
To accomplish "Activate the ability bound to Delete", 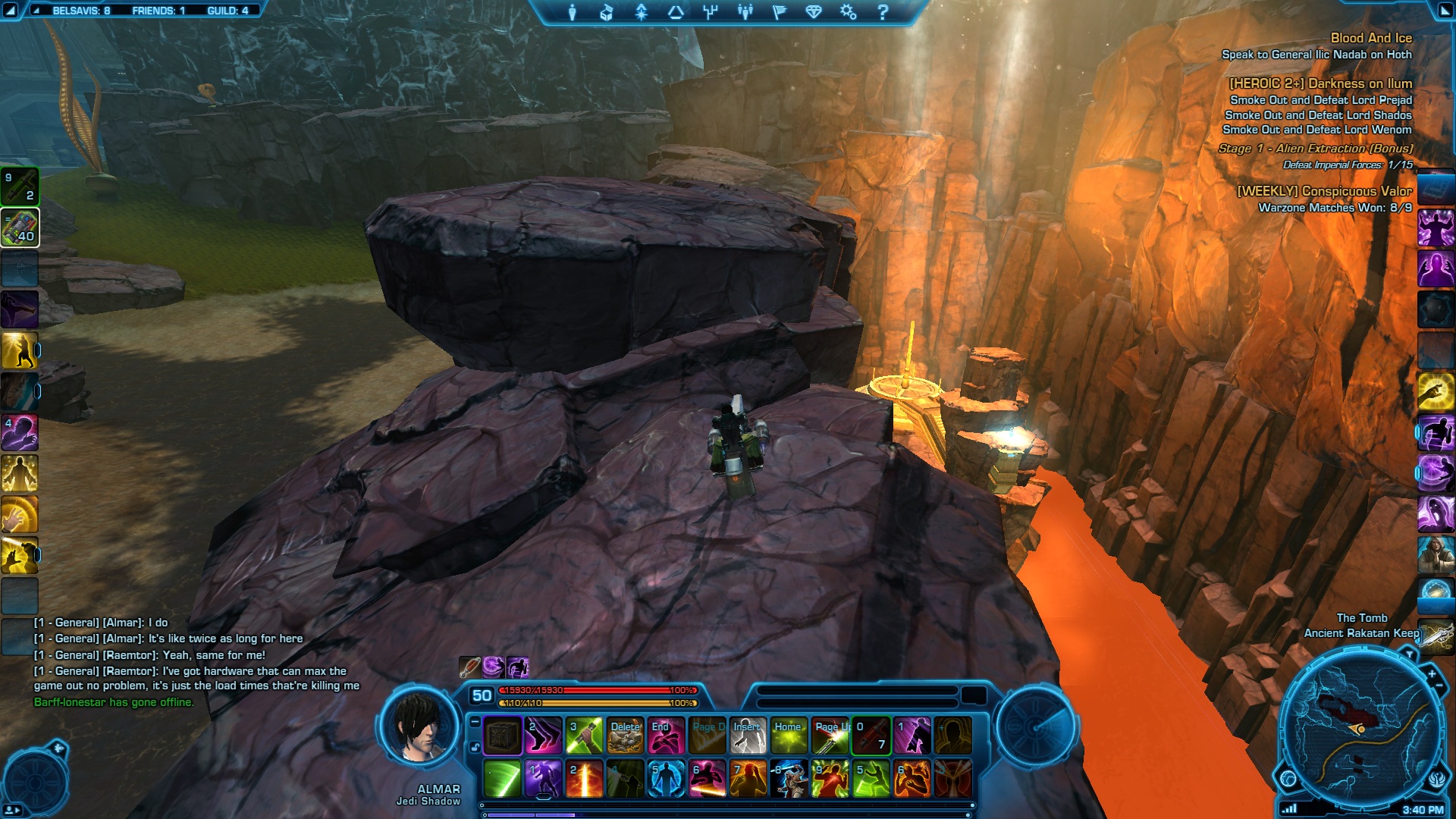I will (x=625, y=736).
